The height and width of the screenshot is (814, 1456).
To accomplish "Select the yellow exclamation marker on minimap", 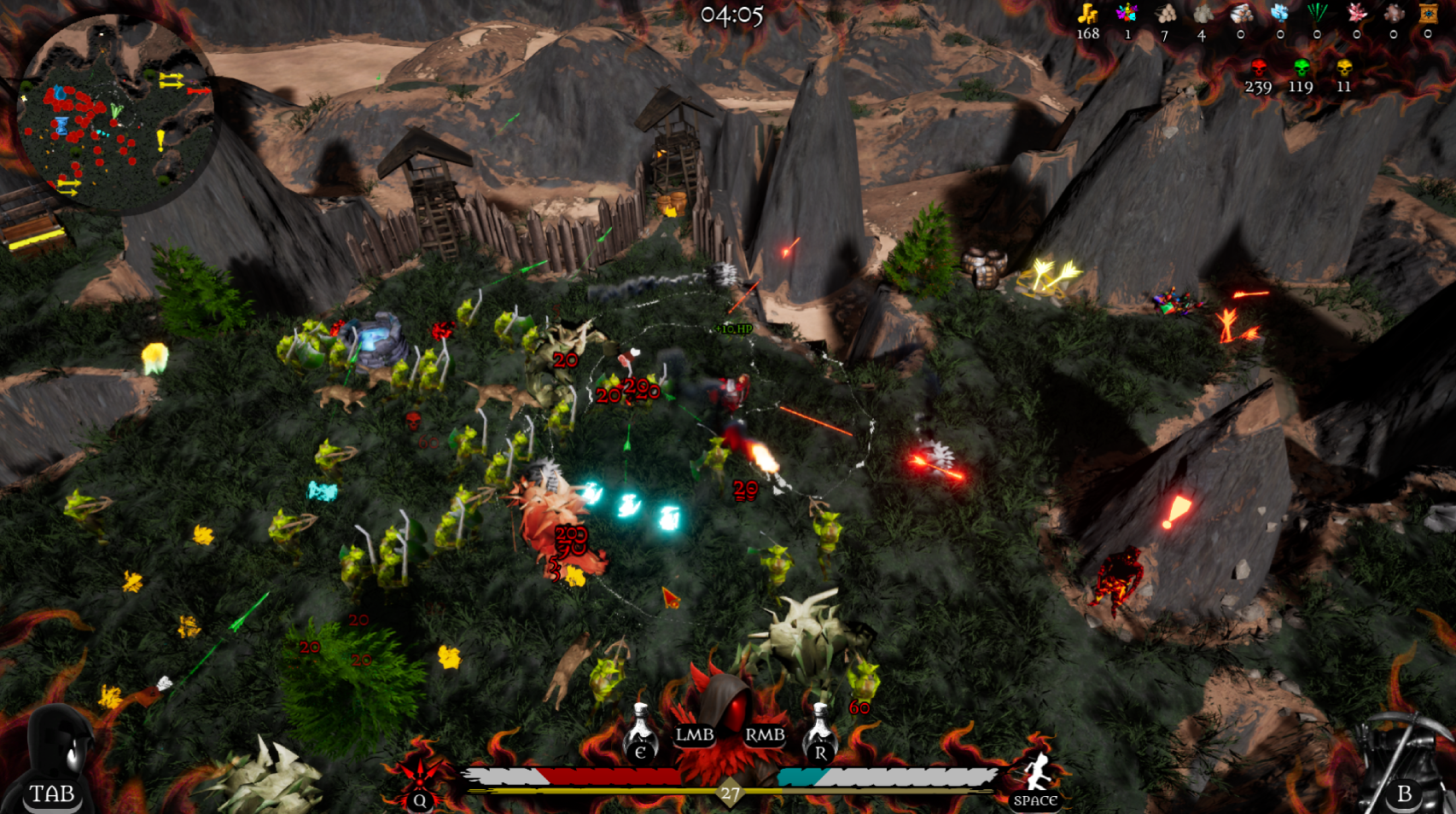I will pyautogui.click(x=160, y=140).
